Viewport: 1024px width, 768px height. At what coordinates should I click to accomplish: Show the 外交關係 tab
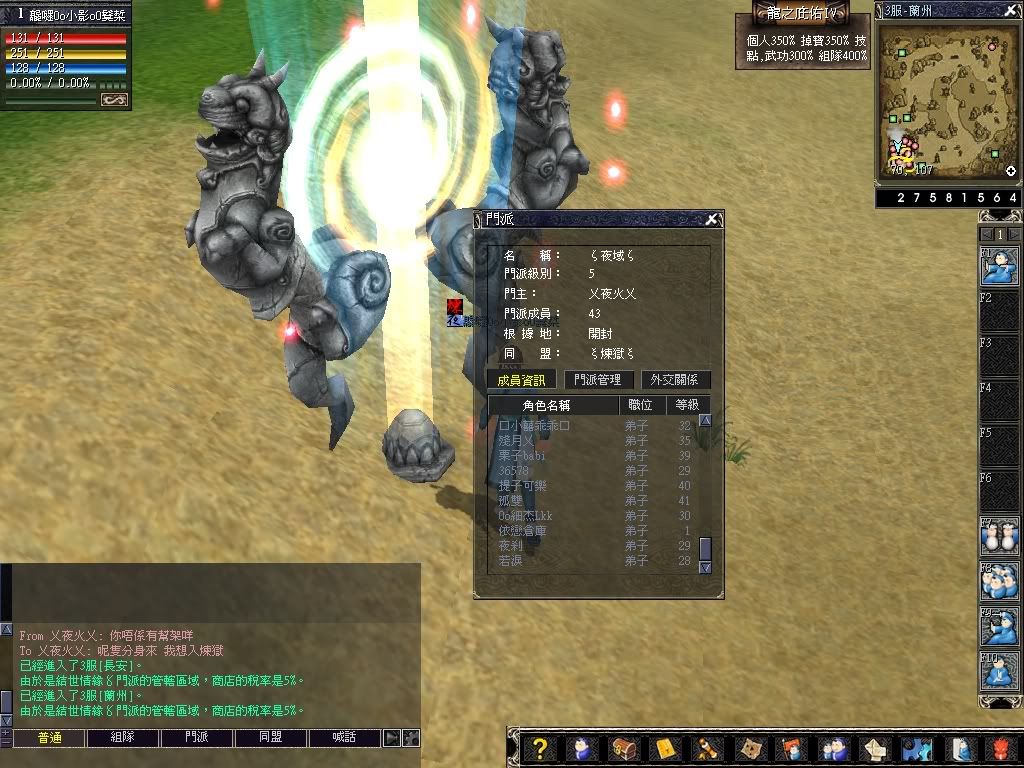tap(678, 380)
